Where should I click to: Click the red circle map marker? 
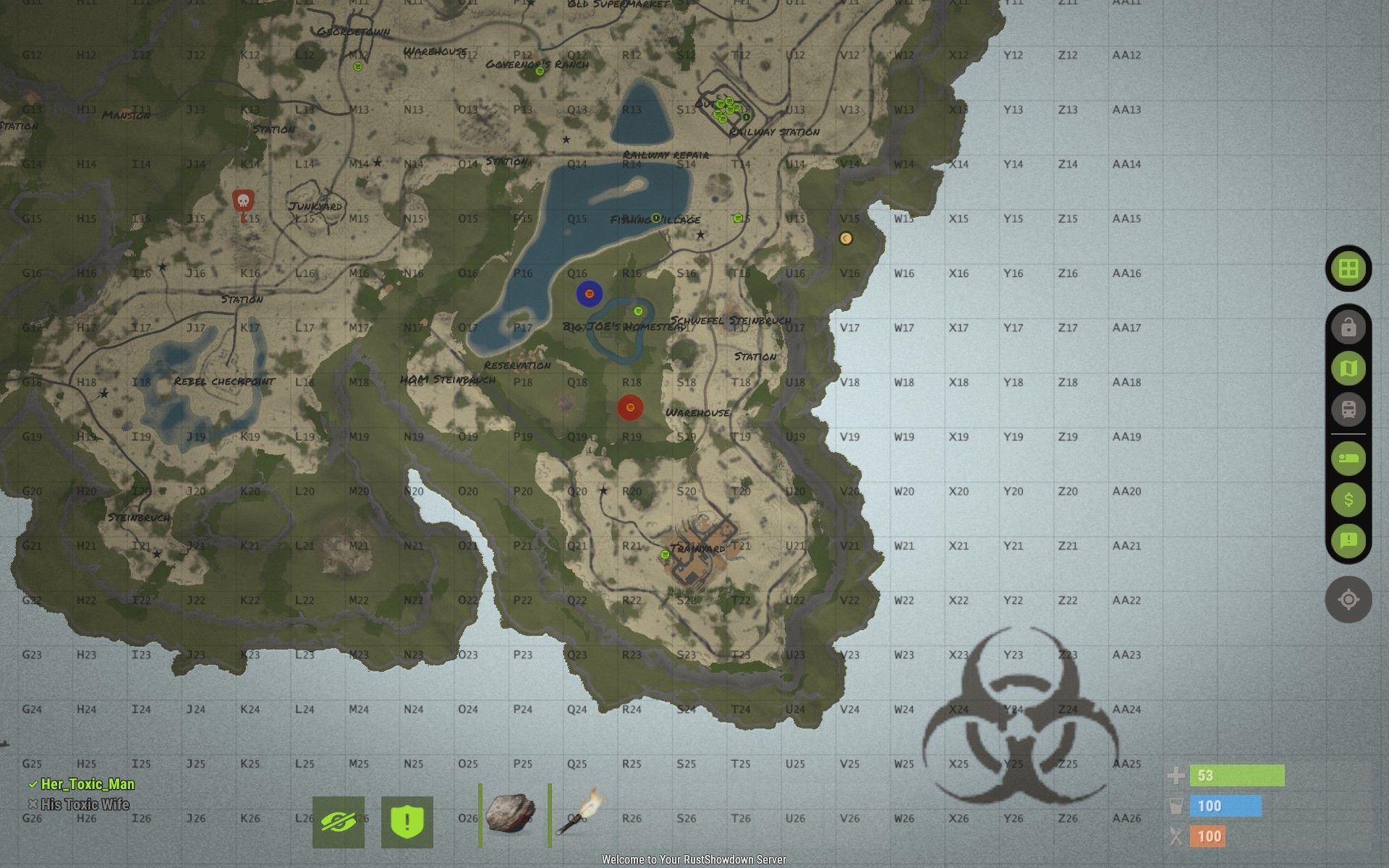(x=630, y=407)
